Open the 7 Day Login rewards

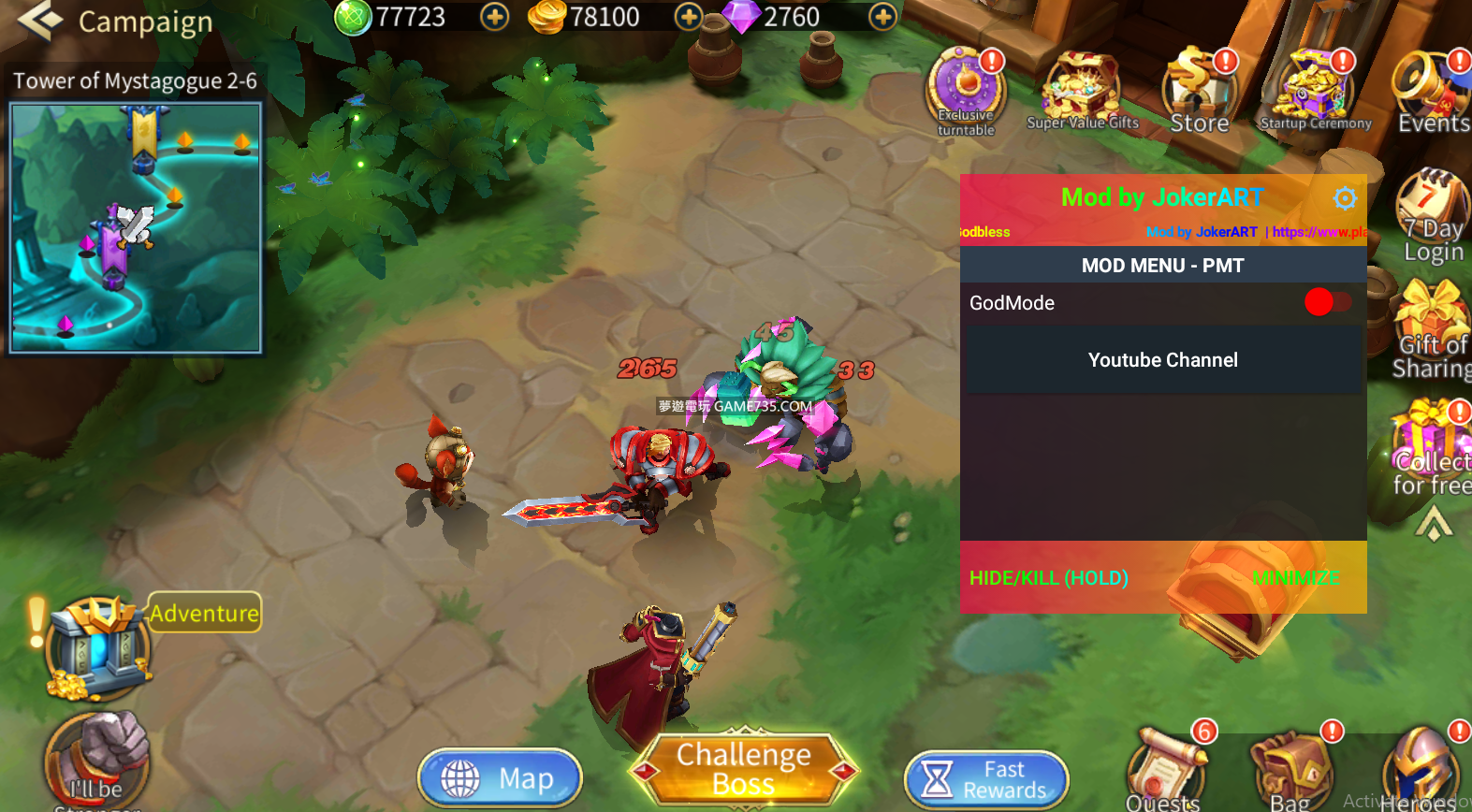(x=1432, y=215)
